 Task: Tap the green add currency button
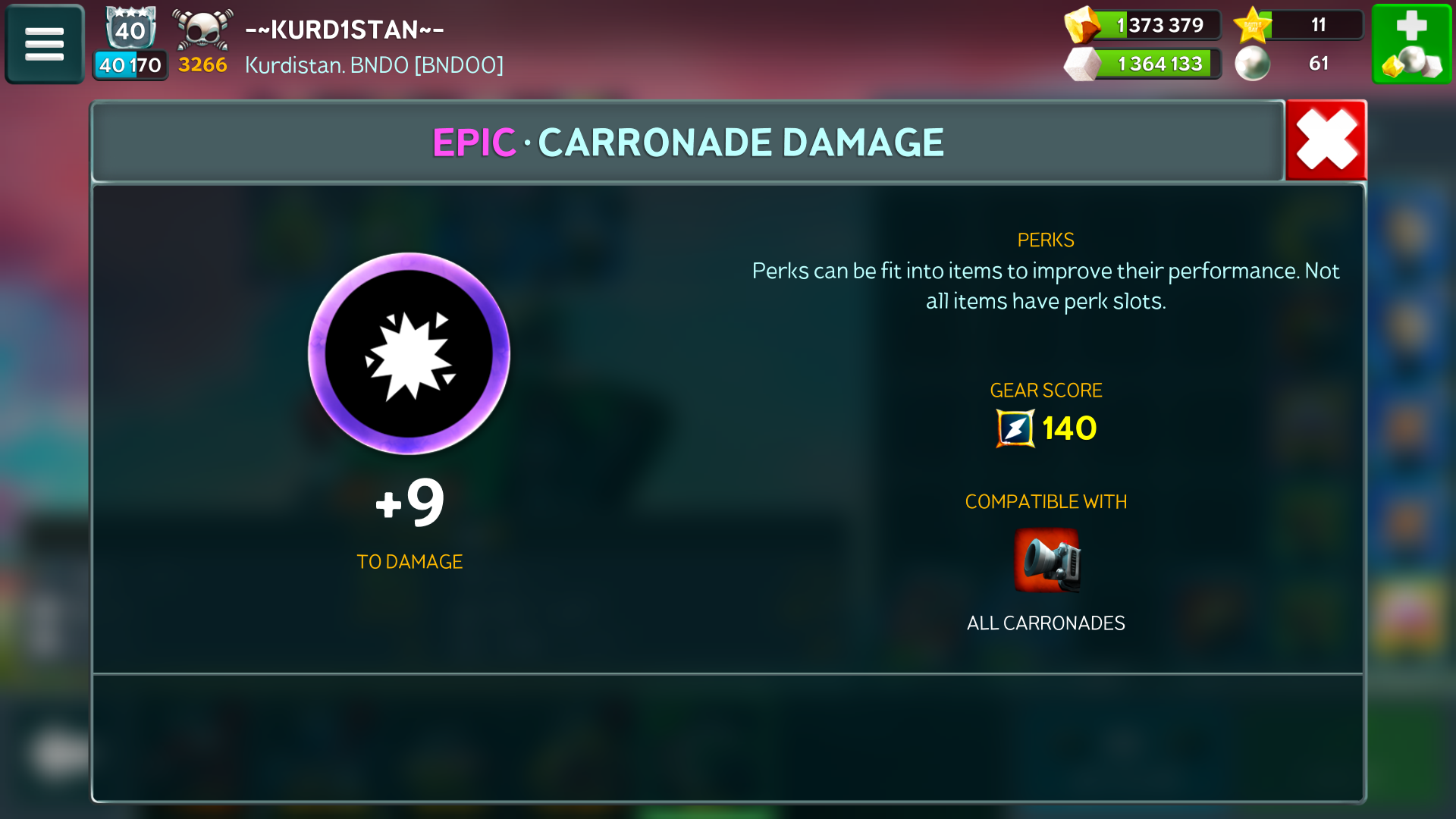1411,44
